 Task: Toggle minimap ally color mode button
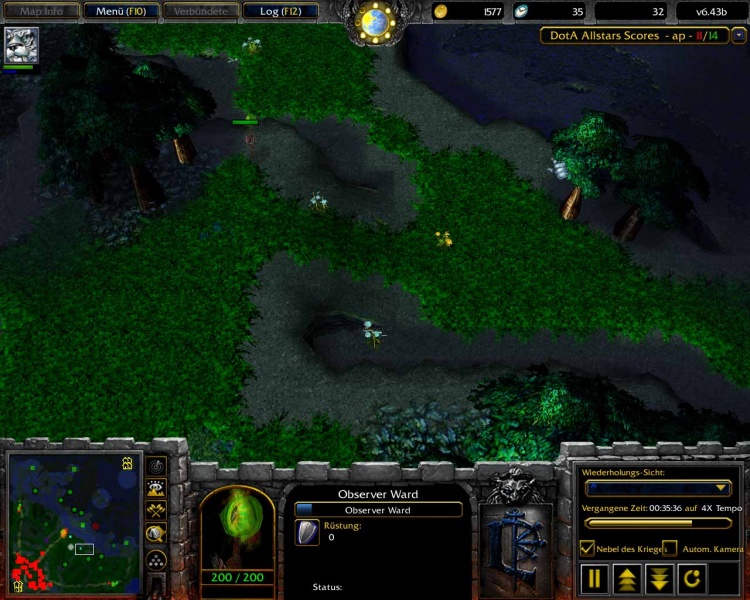tap(156, 510)
